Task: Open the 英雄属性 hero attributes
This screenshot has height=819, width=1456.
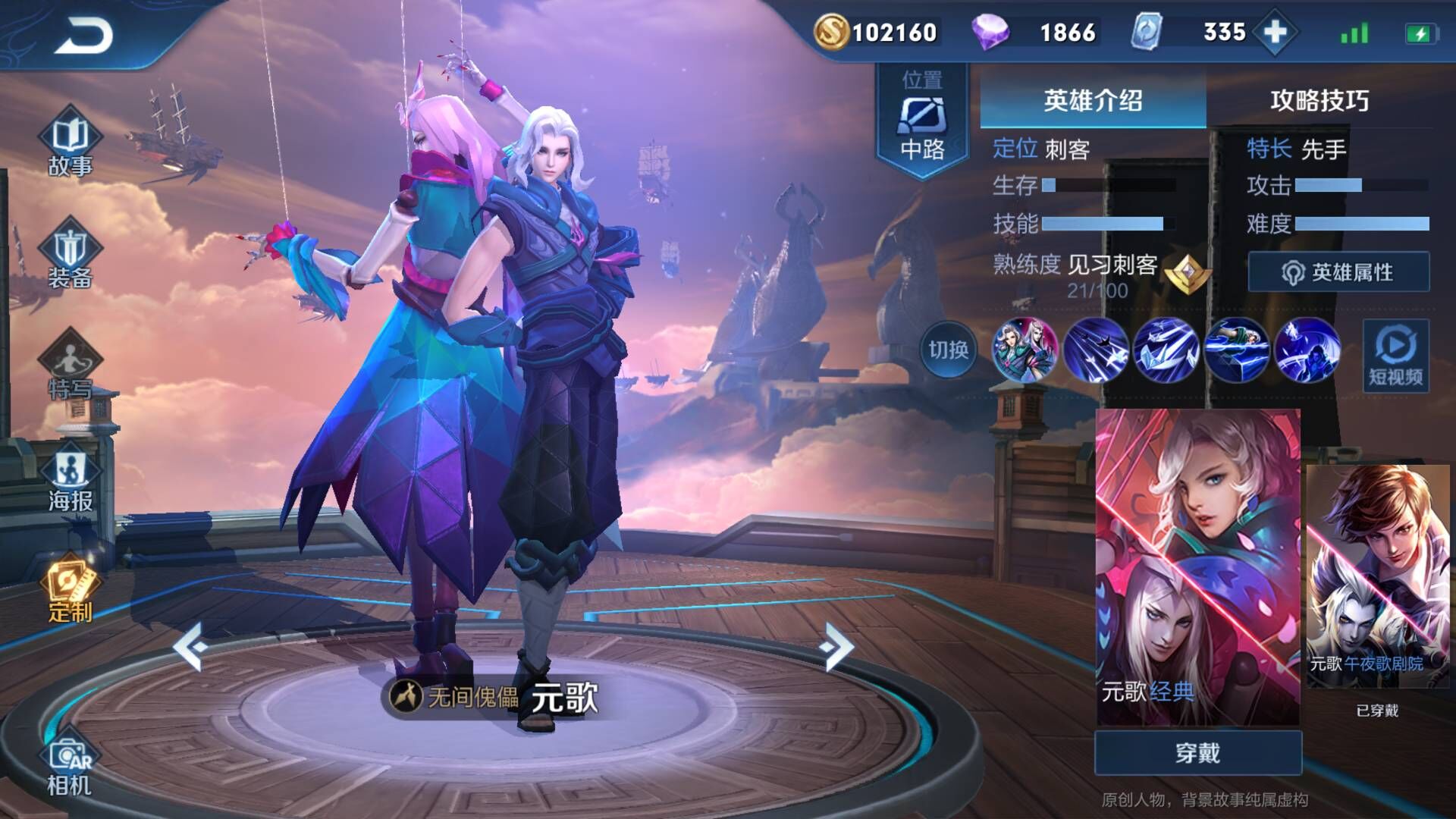Action: (1338, 272)
